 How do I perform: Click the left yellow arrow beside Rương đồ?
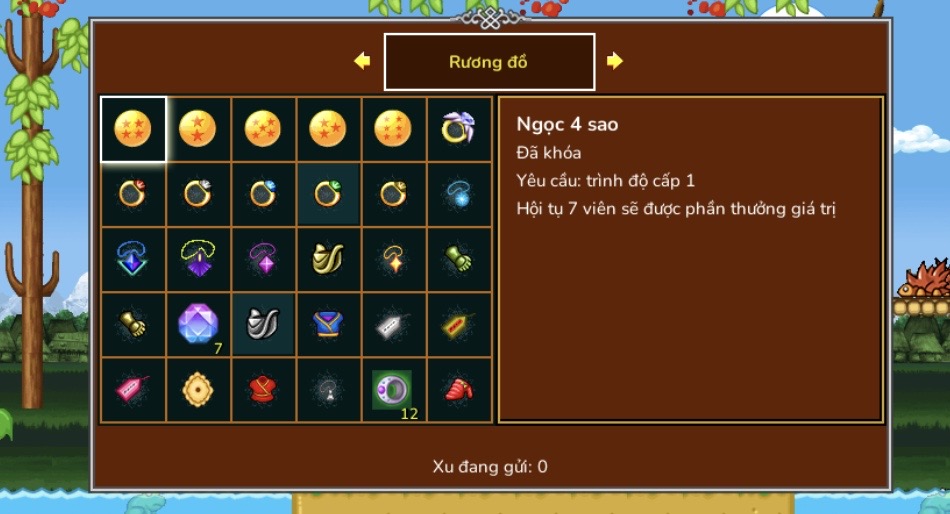362,61
